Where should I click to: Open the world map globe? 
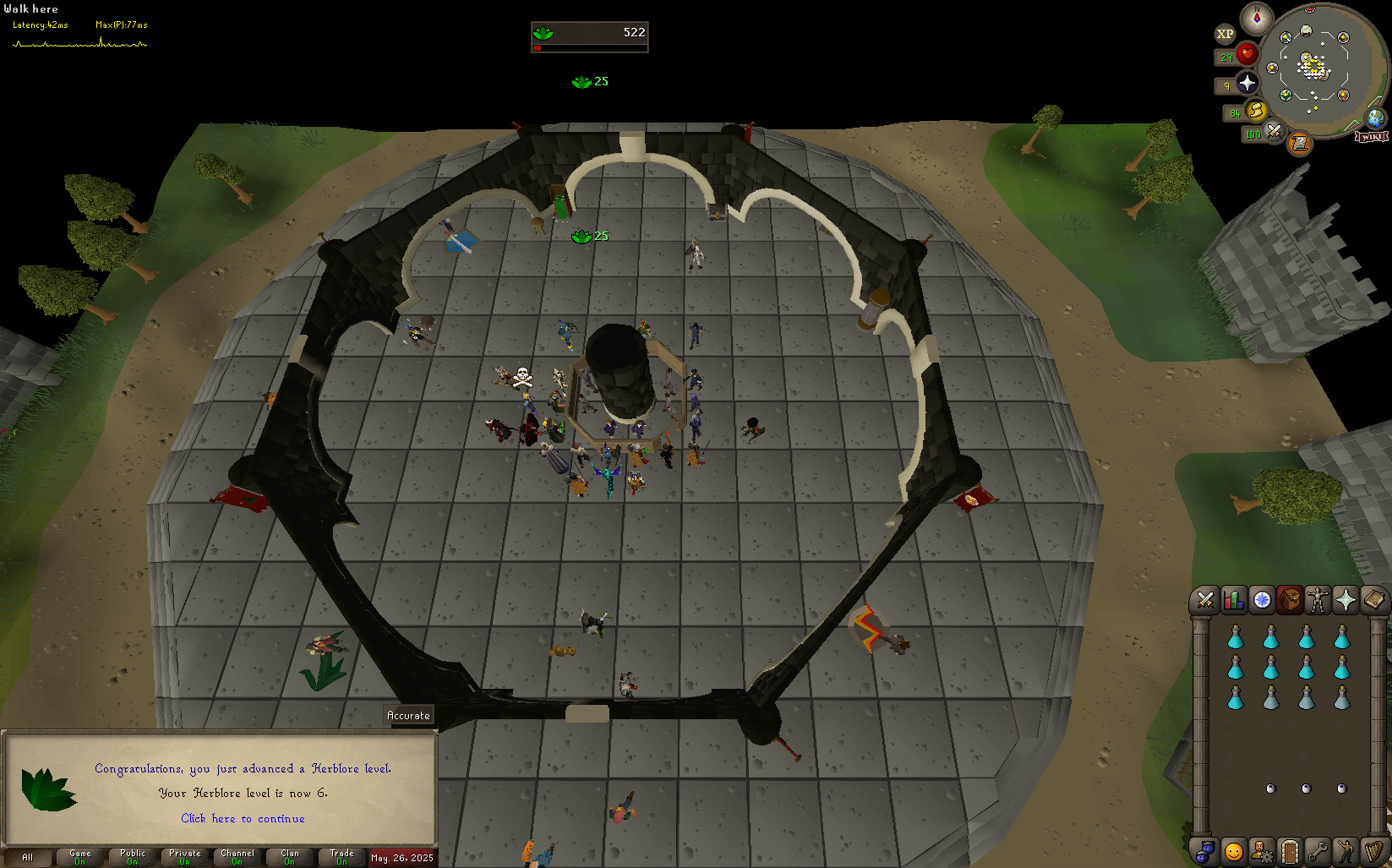pos(1375,117)
